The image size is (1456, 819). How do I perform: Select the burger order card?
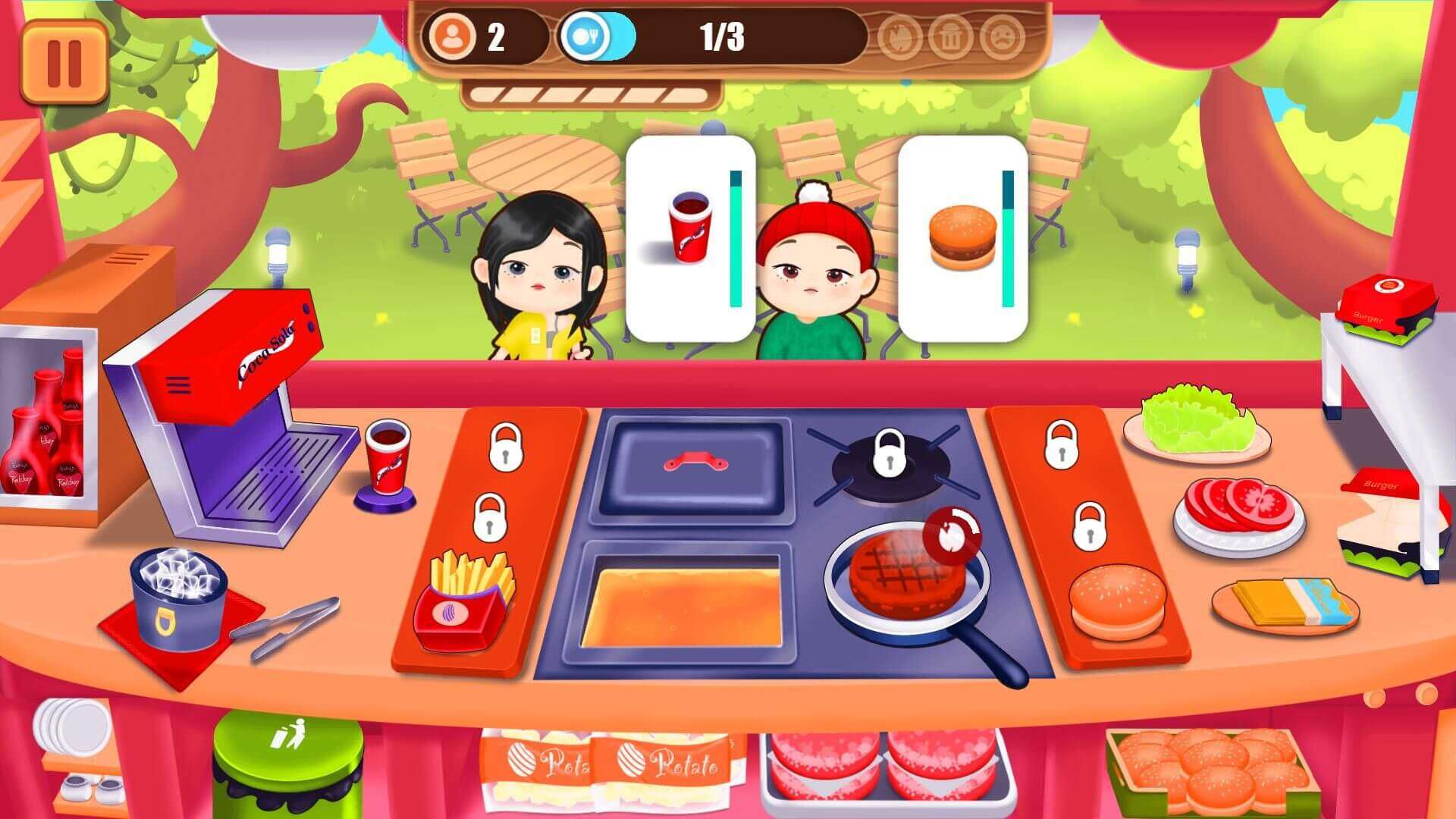point(962,238)
